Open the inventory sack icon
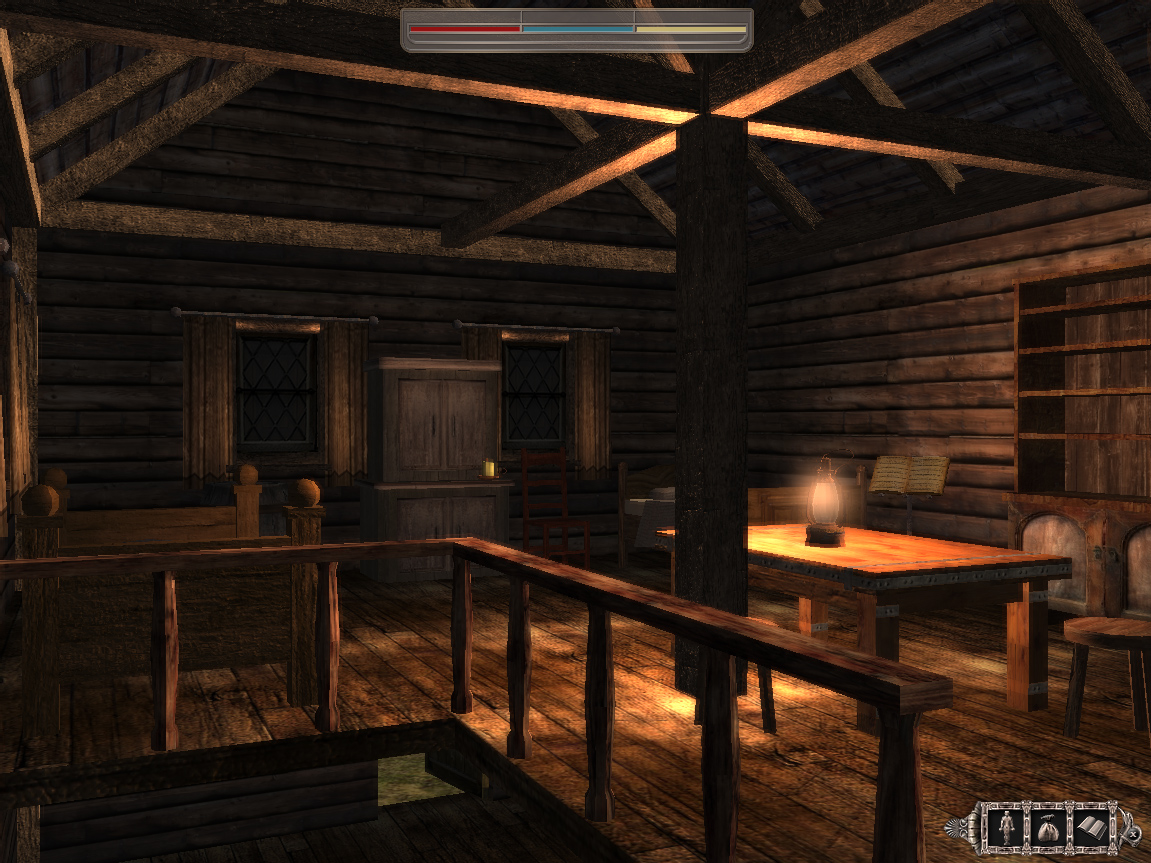1151x863 pixels. (1049, 826)
